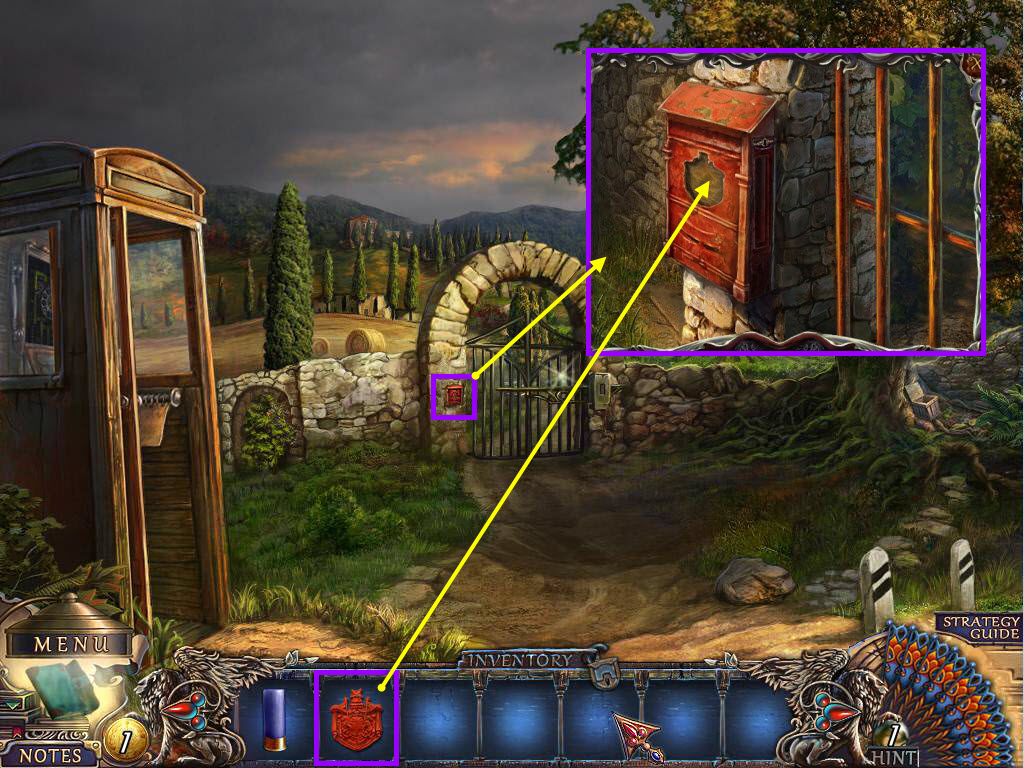
Task: Click the gold coin counter
Action: [x=126, y=739]
